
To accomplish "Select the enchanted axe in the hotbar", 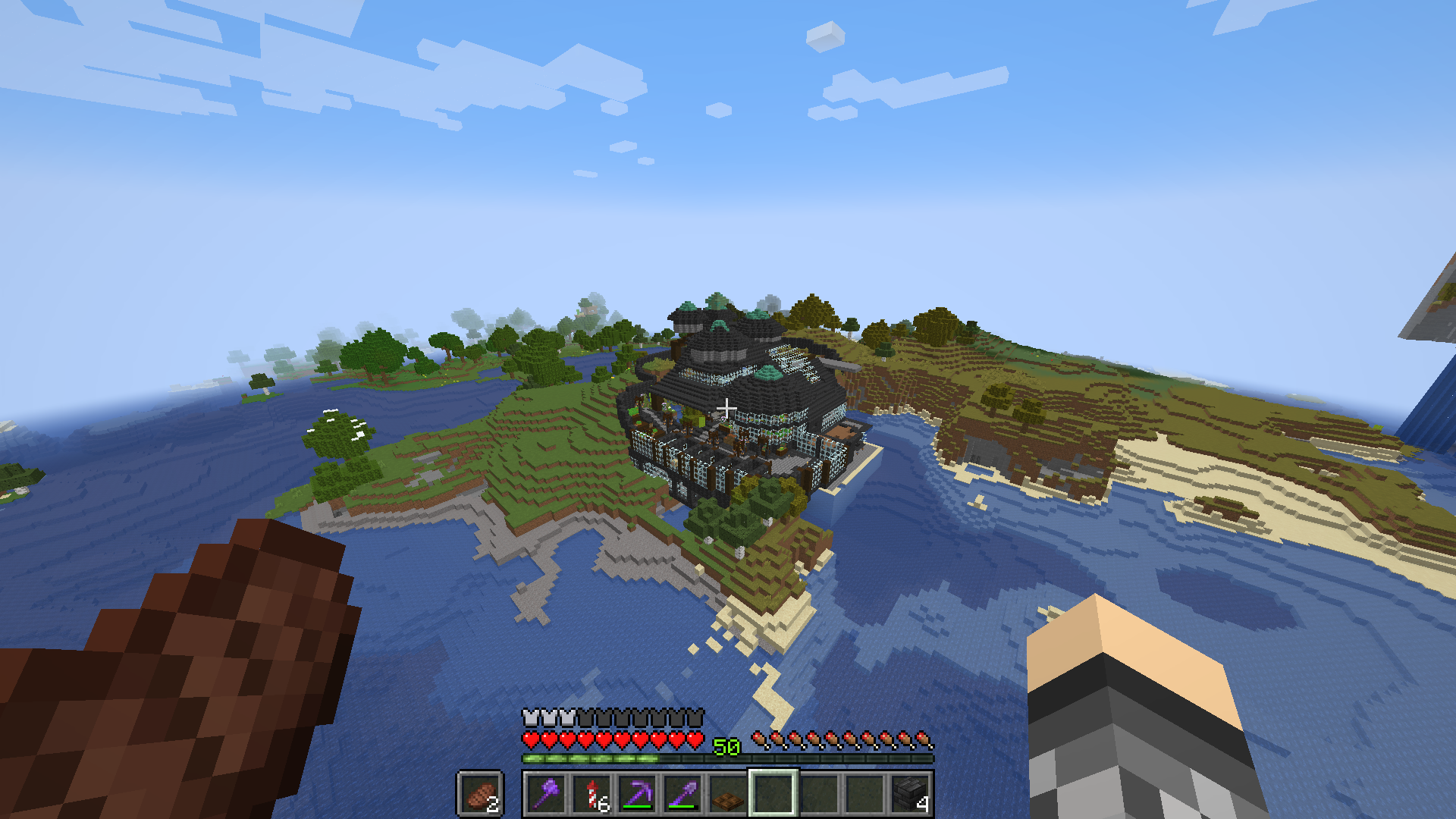I will tap(546, 794).
